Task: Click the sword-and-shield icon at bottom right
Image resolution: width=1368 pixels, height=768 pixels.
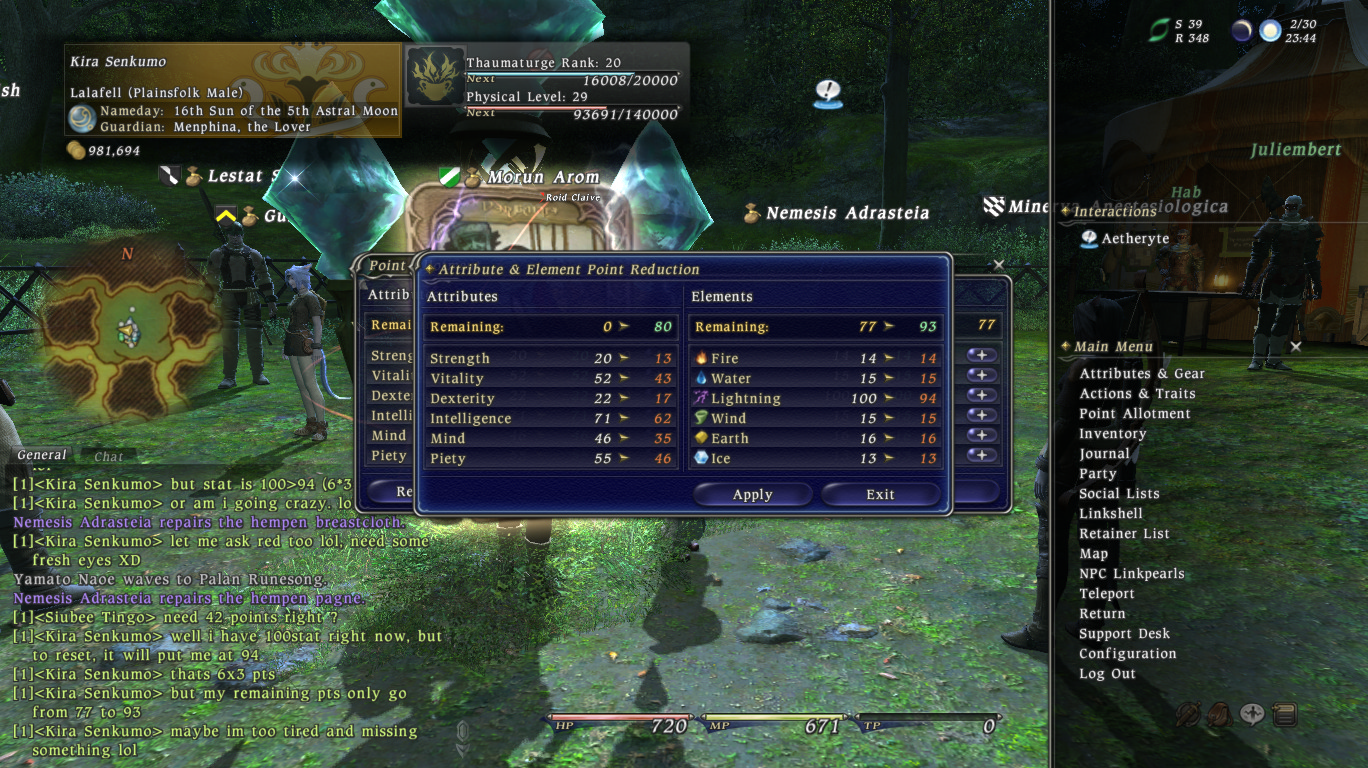Action: coord(1188,714)
